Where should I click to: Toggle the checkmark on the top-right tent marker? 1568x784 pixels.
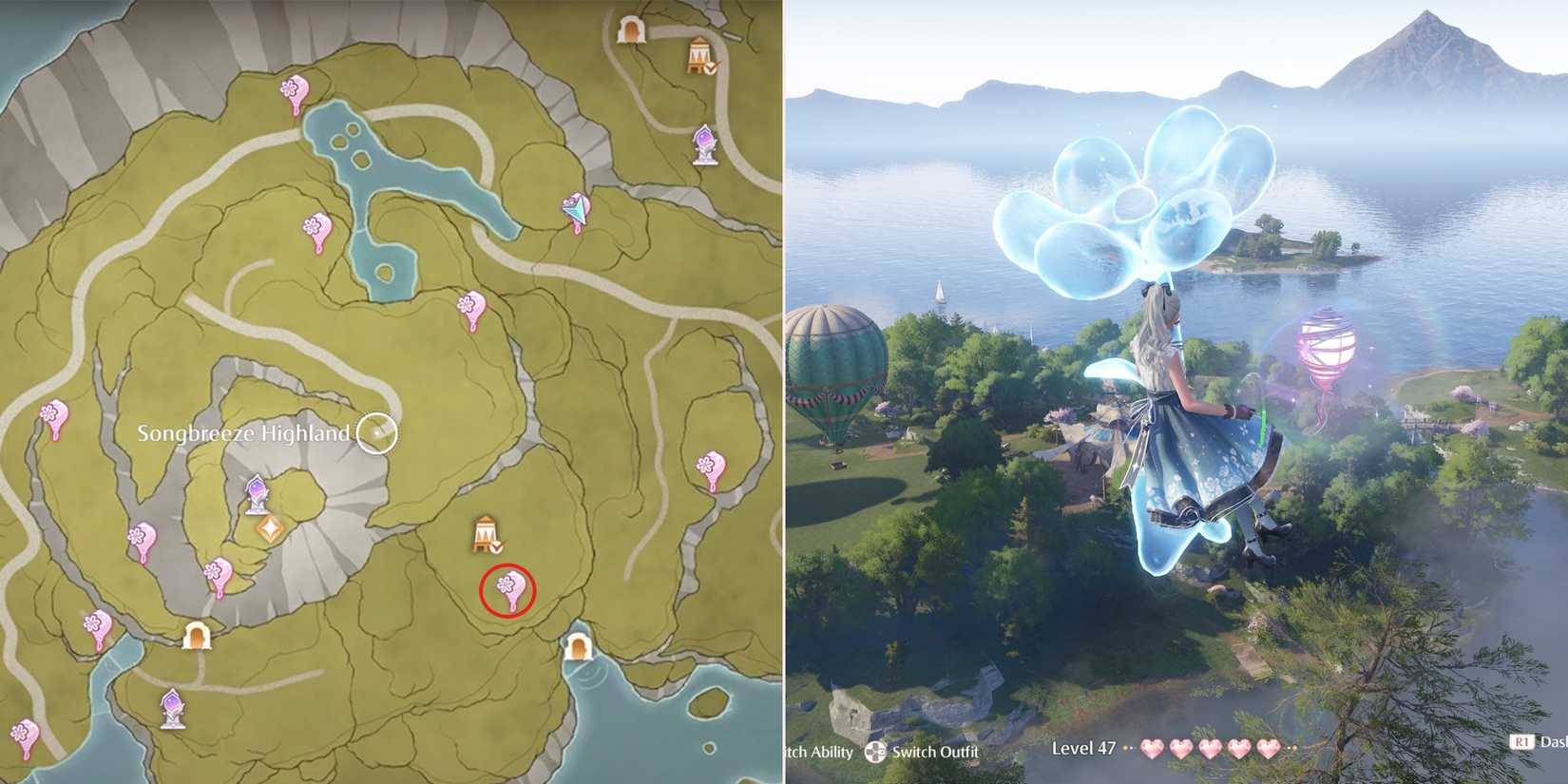click(711, 68)
